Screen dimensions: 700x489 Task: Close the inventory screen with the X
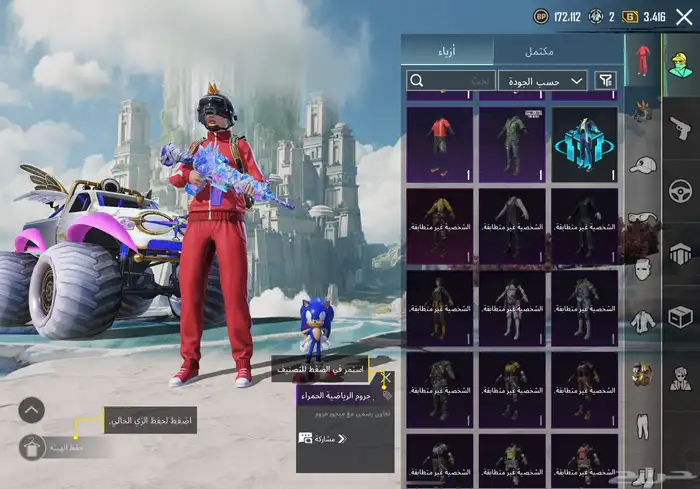pyautogui.click(x=683, y=16)
